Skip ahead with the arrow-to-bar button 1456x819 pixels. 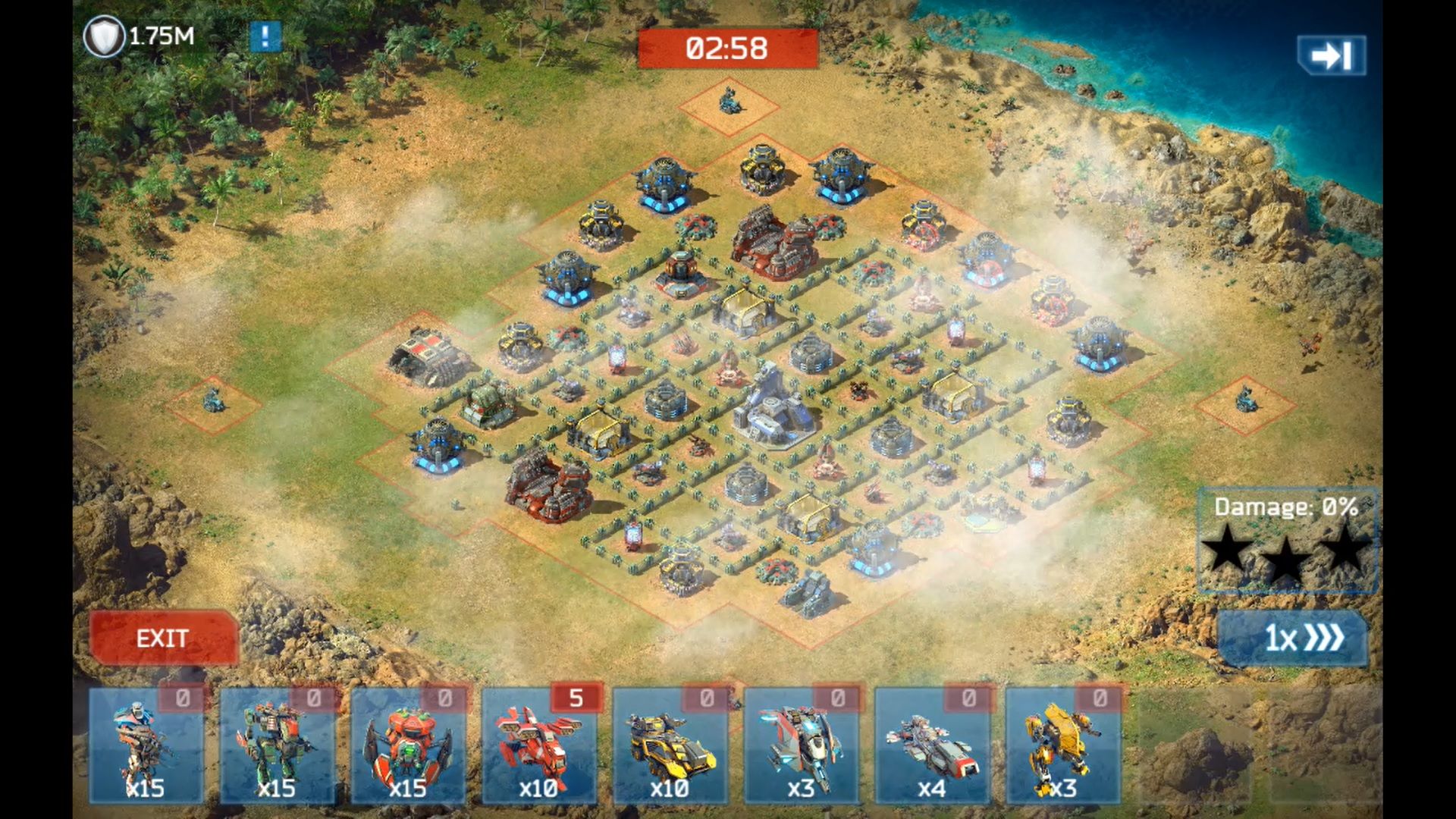1332,55
